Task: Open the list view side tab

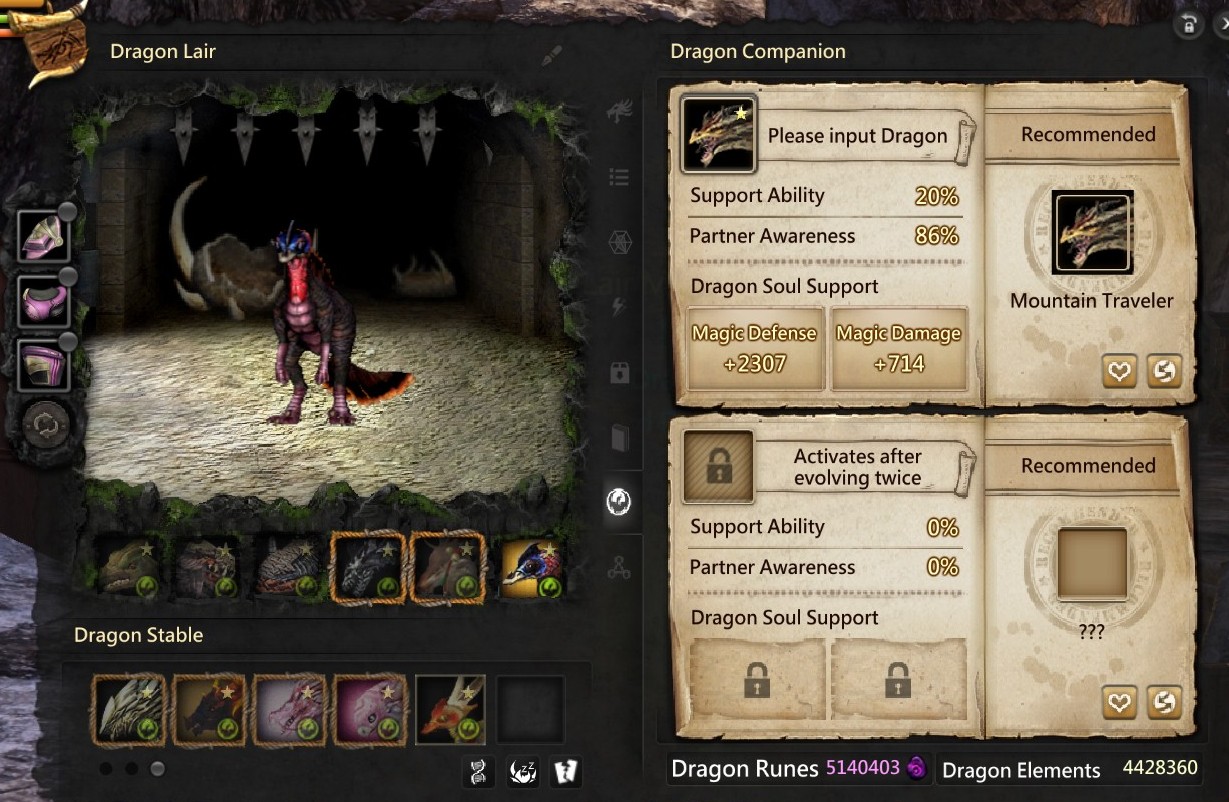Action: tap(619, 178)
